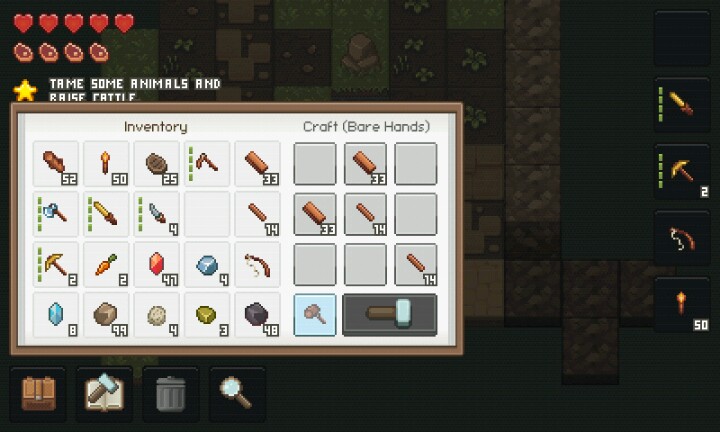Open the crafting recipe book
This screenshot has width=720, height=432.
[104, 393]
